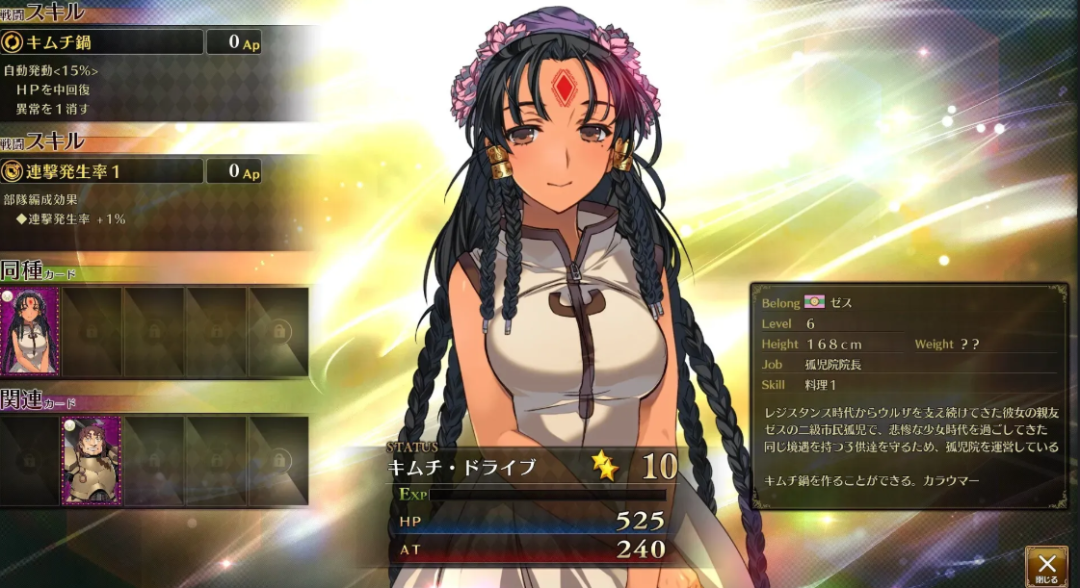Open the same-type card with the flower-crowned girl
Viewport: 1080px width, 588px height.
30,332
